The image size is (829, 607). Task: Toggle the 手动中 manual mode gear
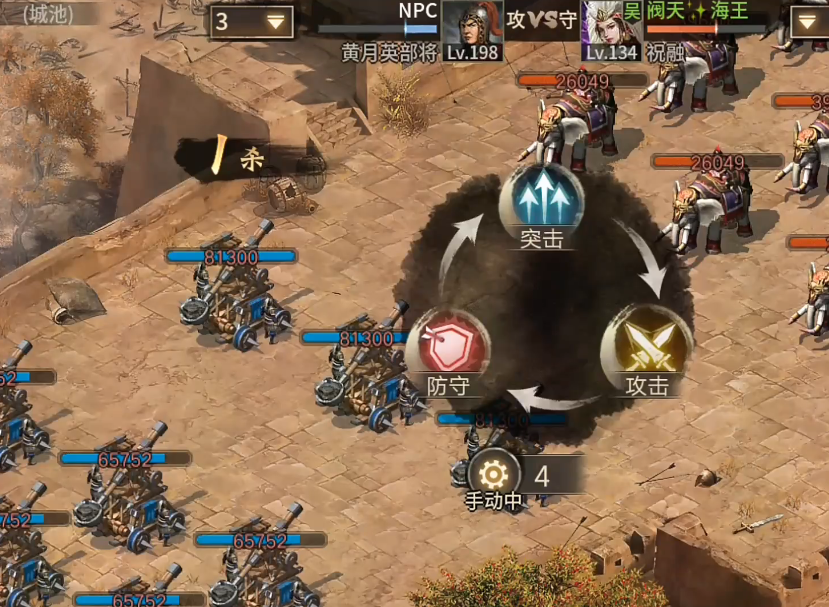click(x=494, y=474)
